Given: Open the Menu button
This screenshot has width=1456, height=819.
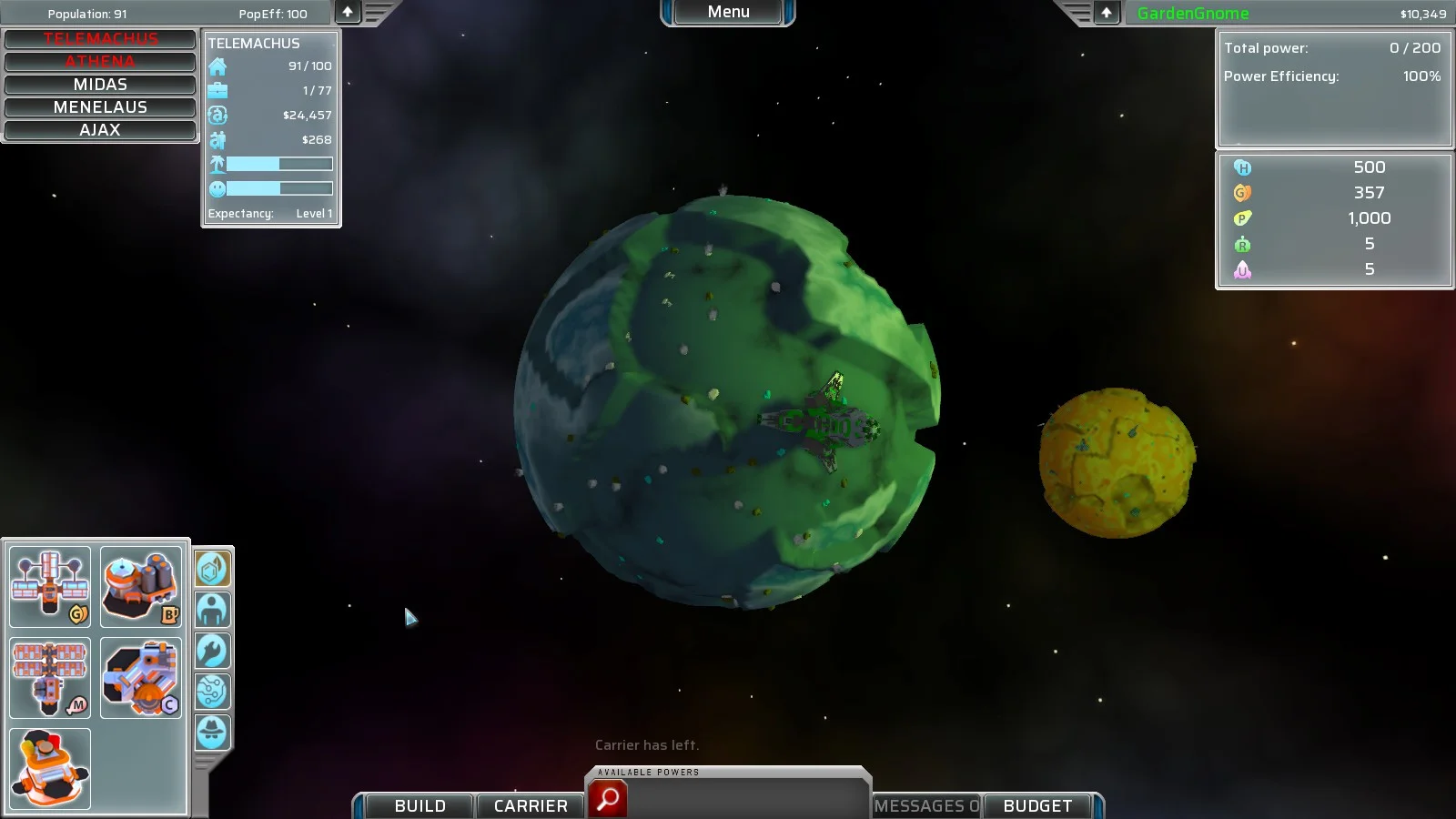Looking at the screenshot, I should pyautogui.click(x=728, y=13).
